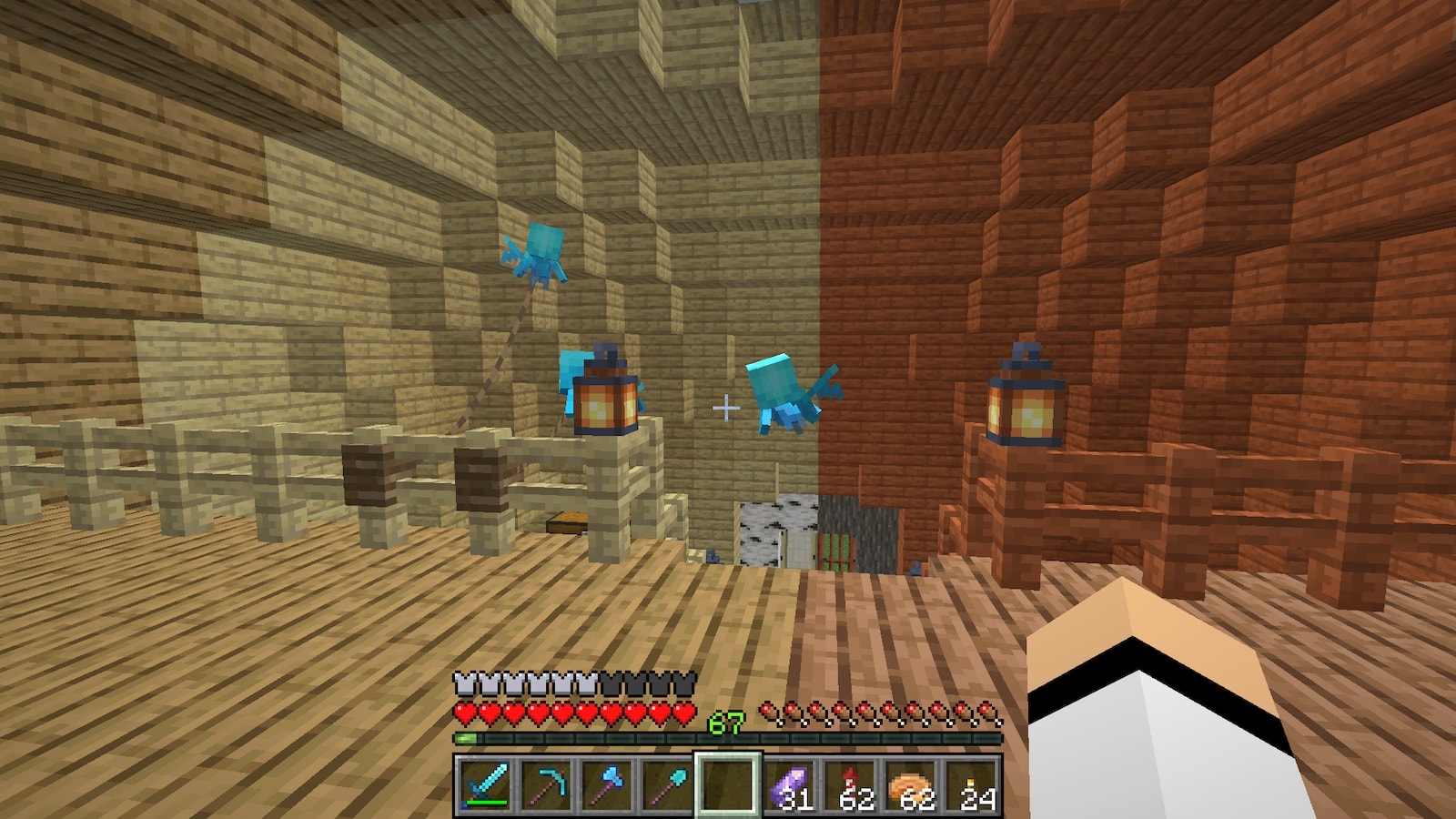1456x819 pixels.
Task: Click the highlighted empty hotbar slot
Action: (x=727, y=784)
